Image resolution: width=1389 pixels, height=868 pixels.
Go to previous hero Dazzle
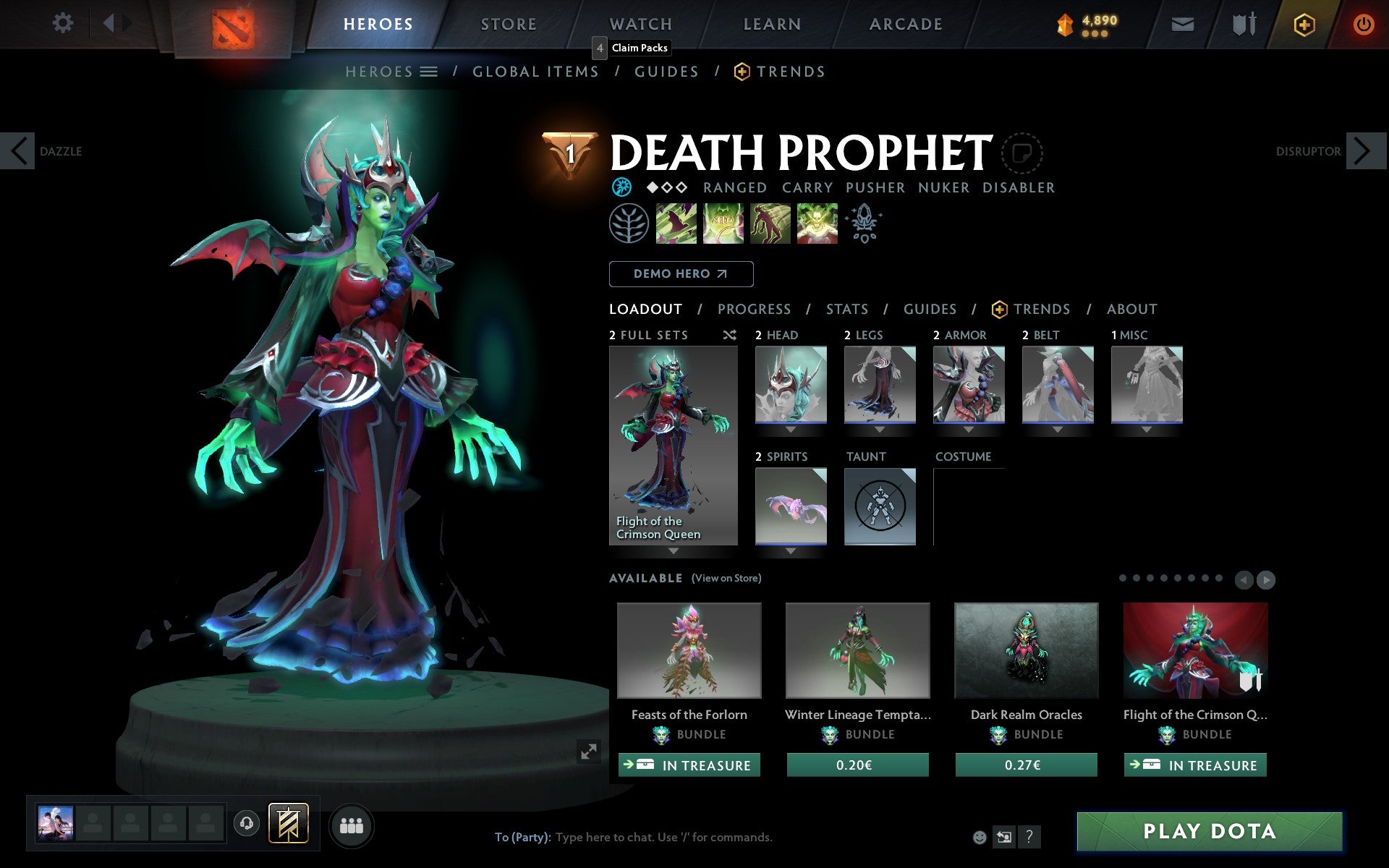(x=19, y=151)
